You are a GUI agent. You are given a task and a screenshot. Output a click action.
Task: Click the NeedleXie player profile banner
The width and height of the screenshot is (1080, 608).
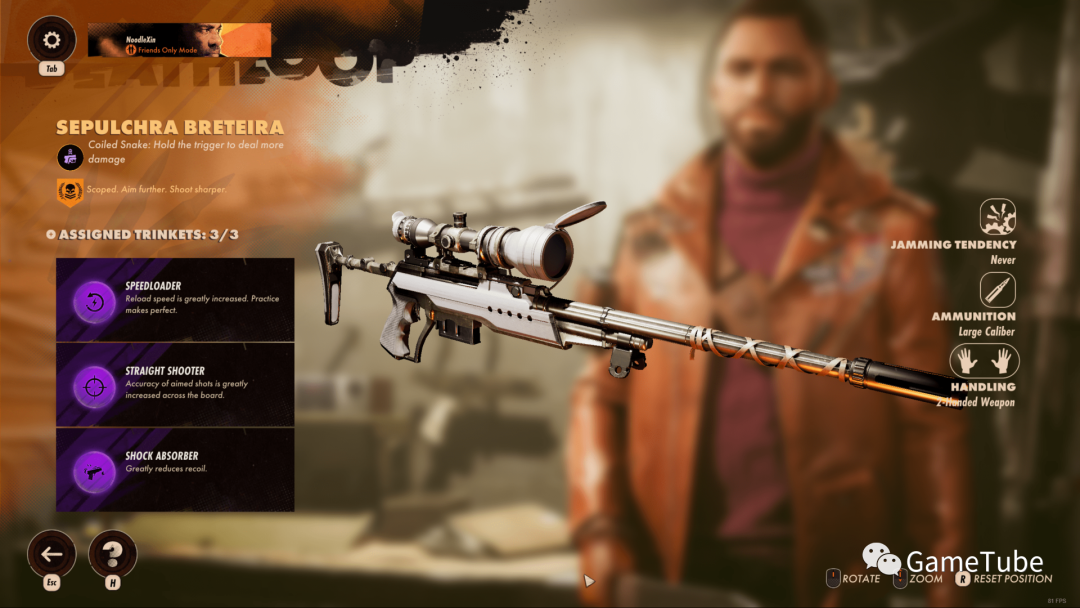point(179,40)
